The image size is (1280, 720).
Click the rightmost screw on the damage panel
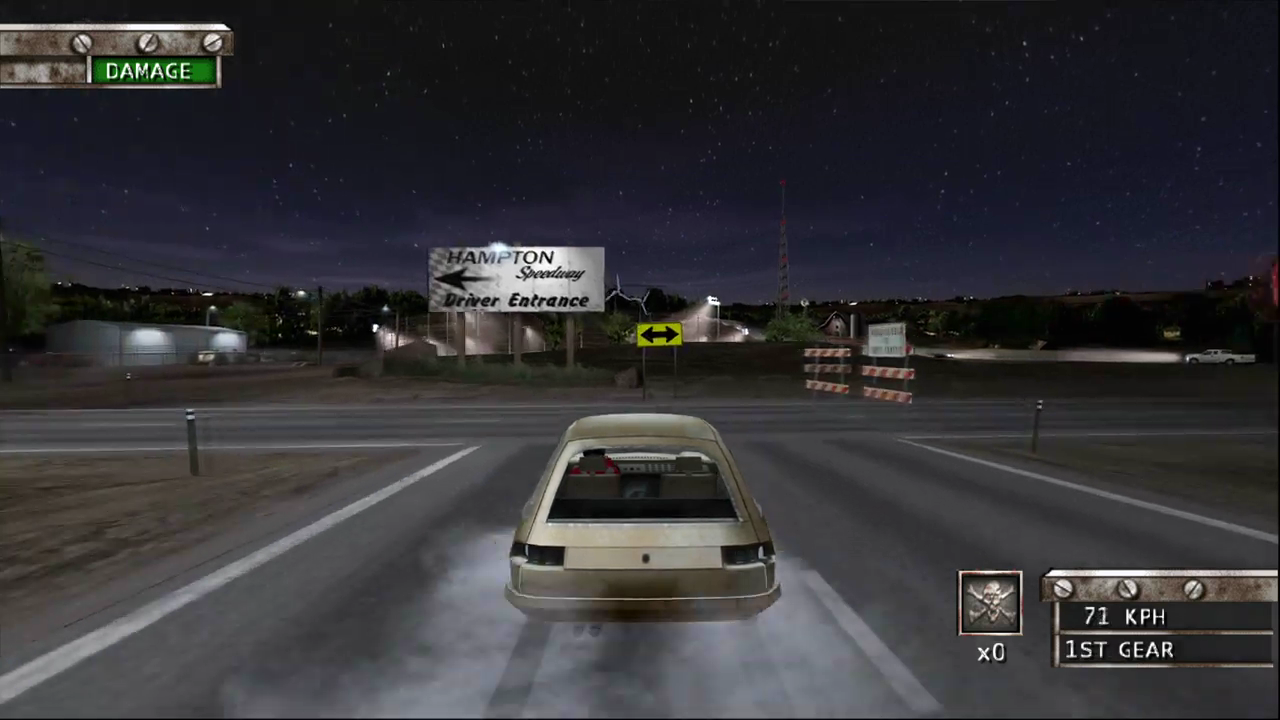[213, 42]
